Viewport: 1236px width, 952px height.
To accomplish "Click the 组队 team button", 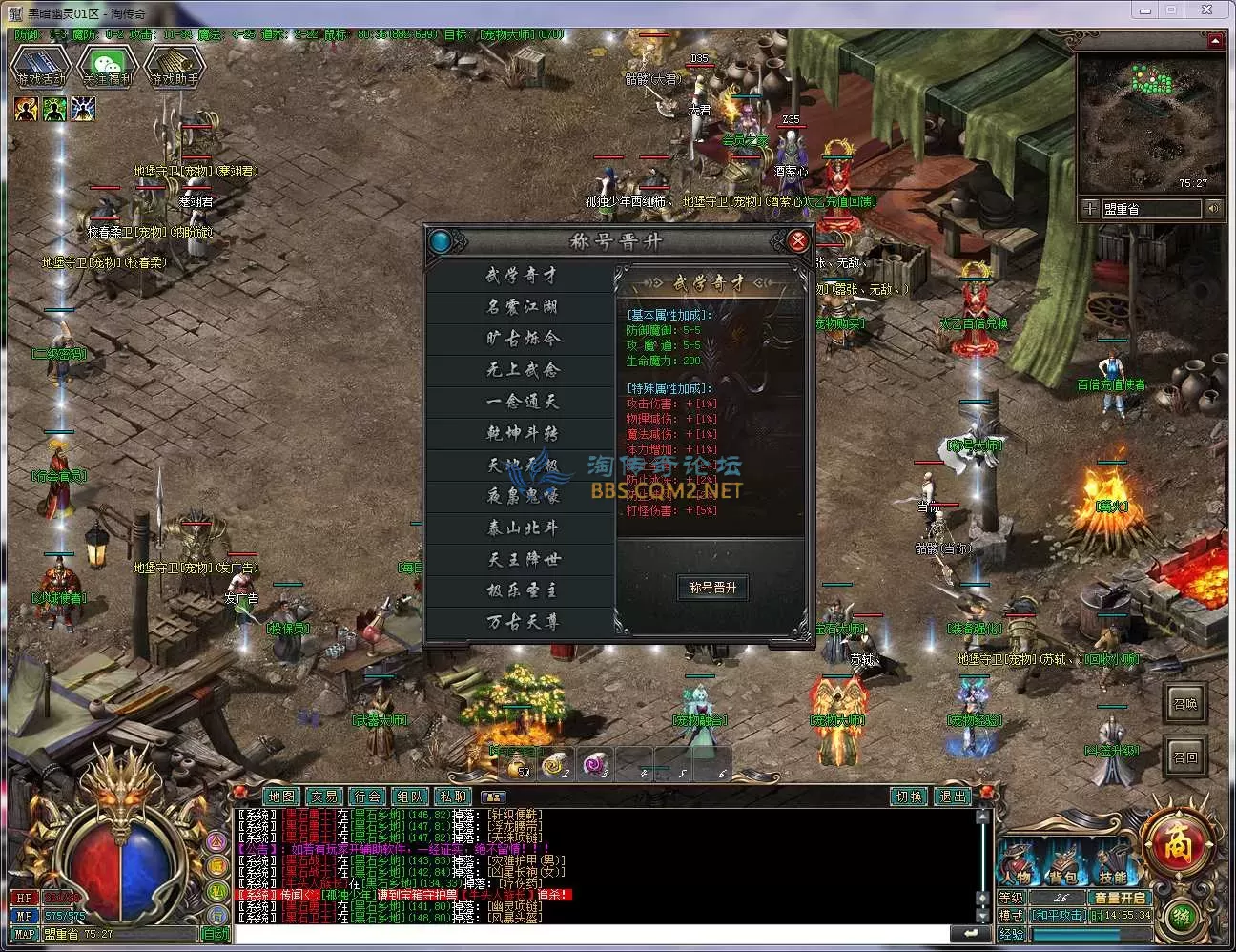I will point(409,797).
